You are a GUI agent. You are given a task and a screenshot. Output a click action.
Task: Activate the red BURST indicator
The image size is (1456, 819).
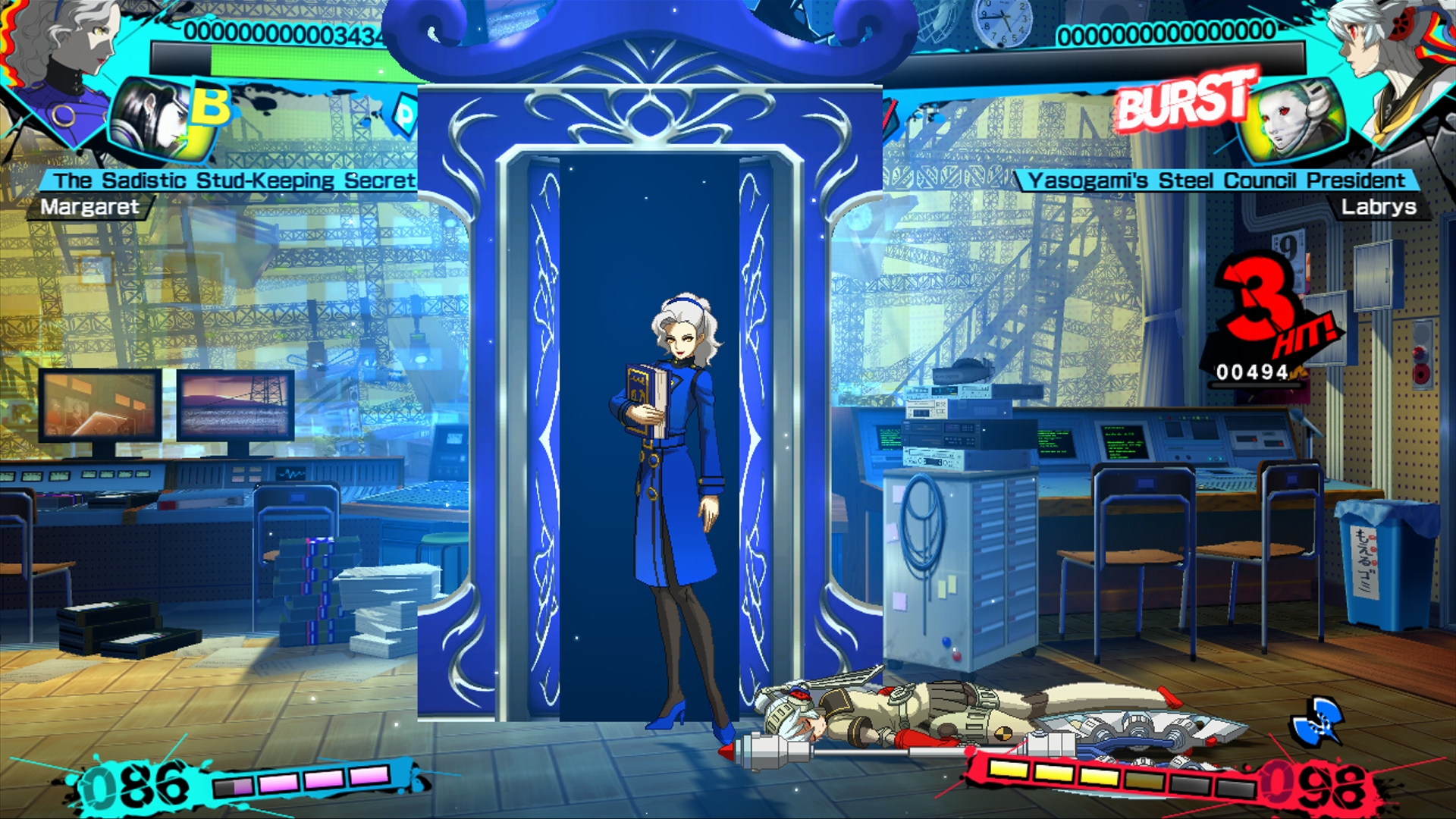coord(1183,99)
